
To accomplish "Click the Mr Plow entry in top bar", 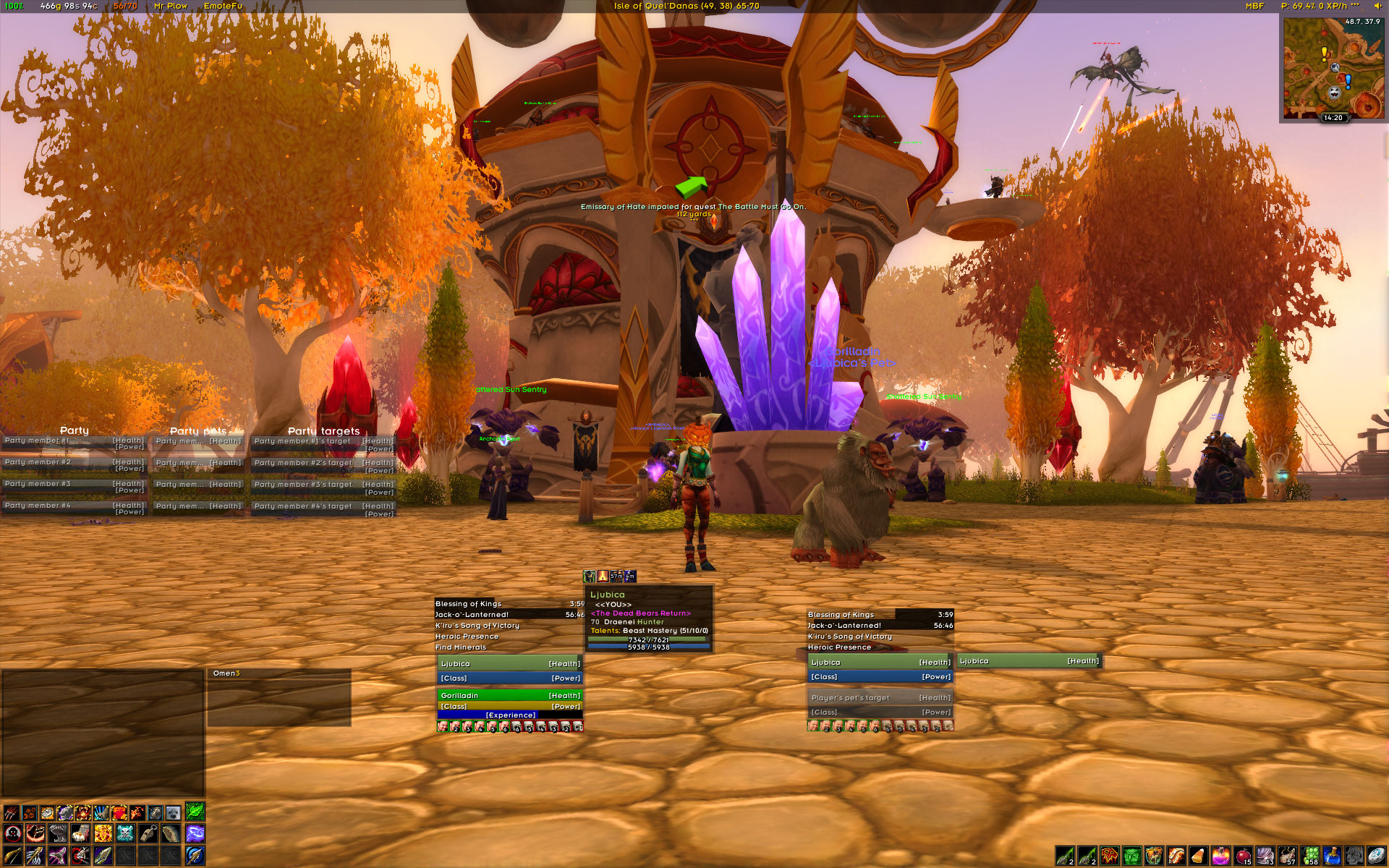I will [x=171, y=6].
